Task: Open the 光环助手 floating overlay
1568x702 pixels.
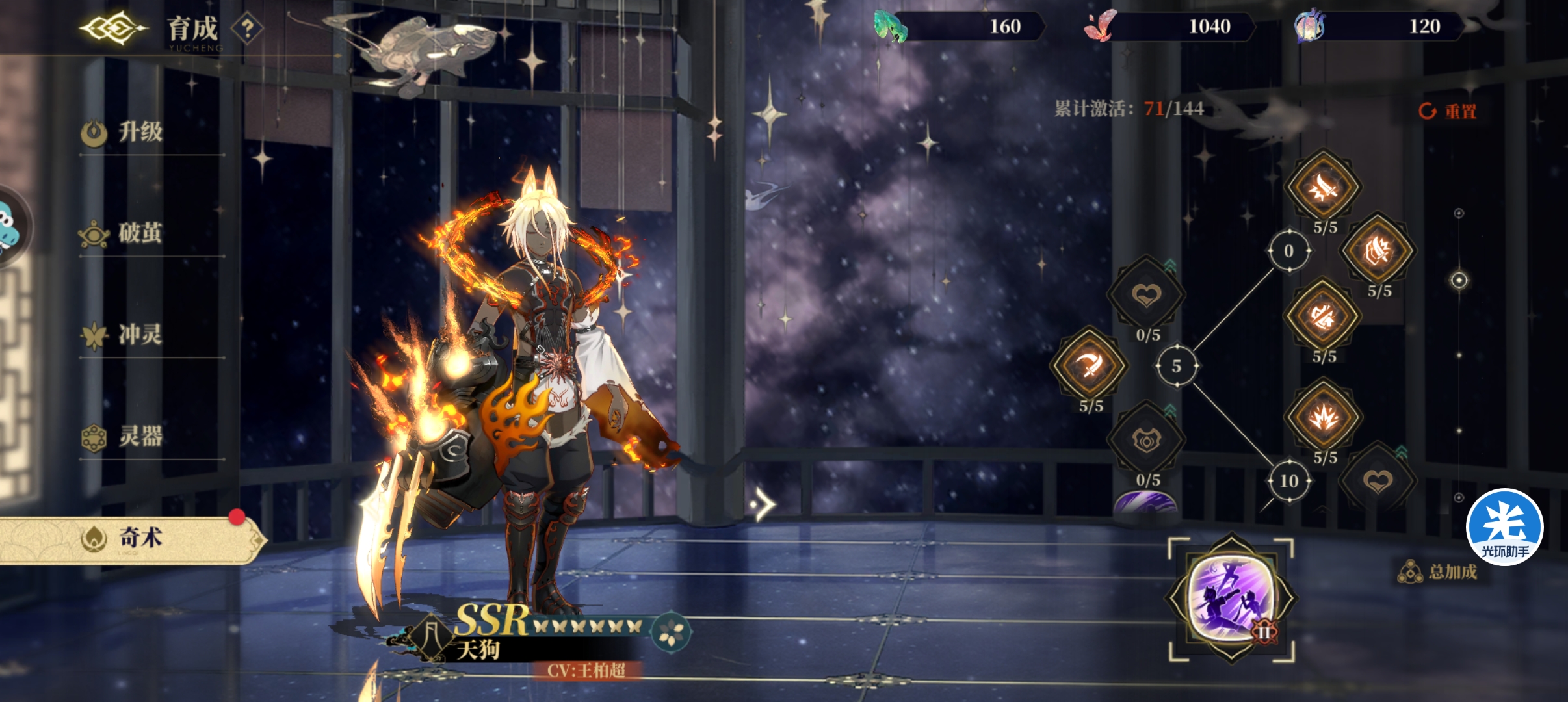Action: point(1504,527)
